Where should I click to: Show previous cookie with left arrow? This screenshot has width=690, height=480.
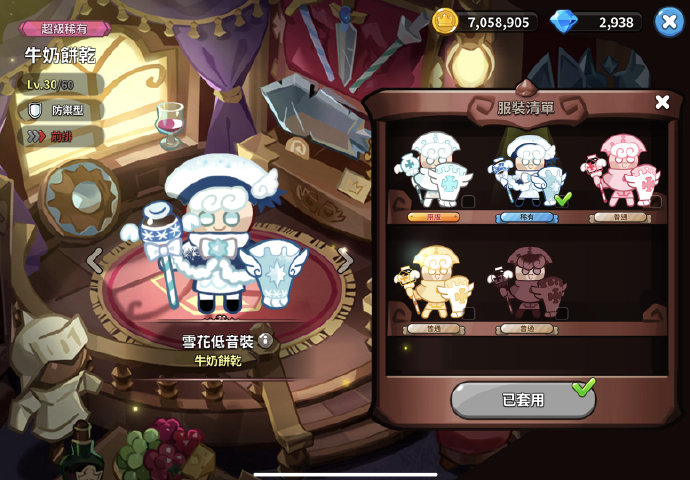[x=94, y=262]
